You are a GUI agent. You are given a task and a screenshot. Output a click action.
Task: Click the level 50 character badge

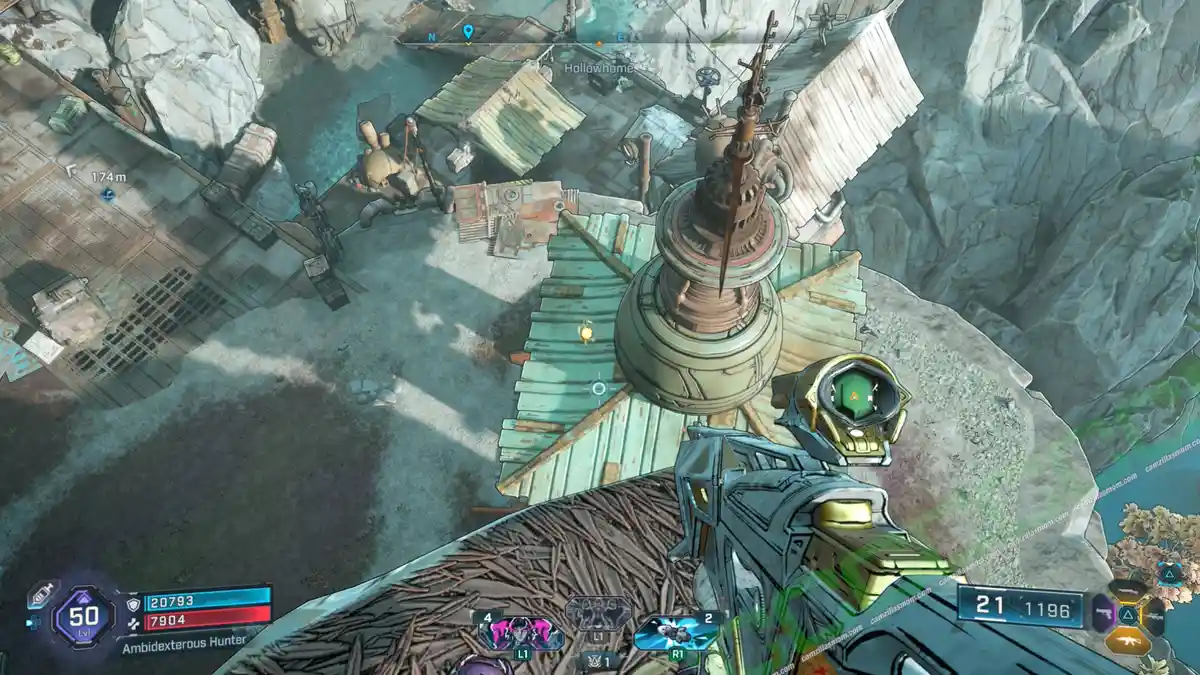[83, 617]
